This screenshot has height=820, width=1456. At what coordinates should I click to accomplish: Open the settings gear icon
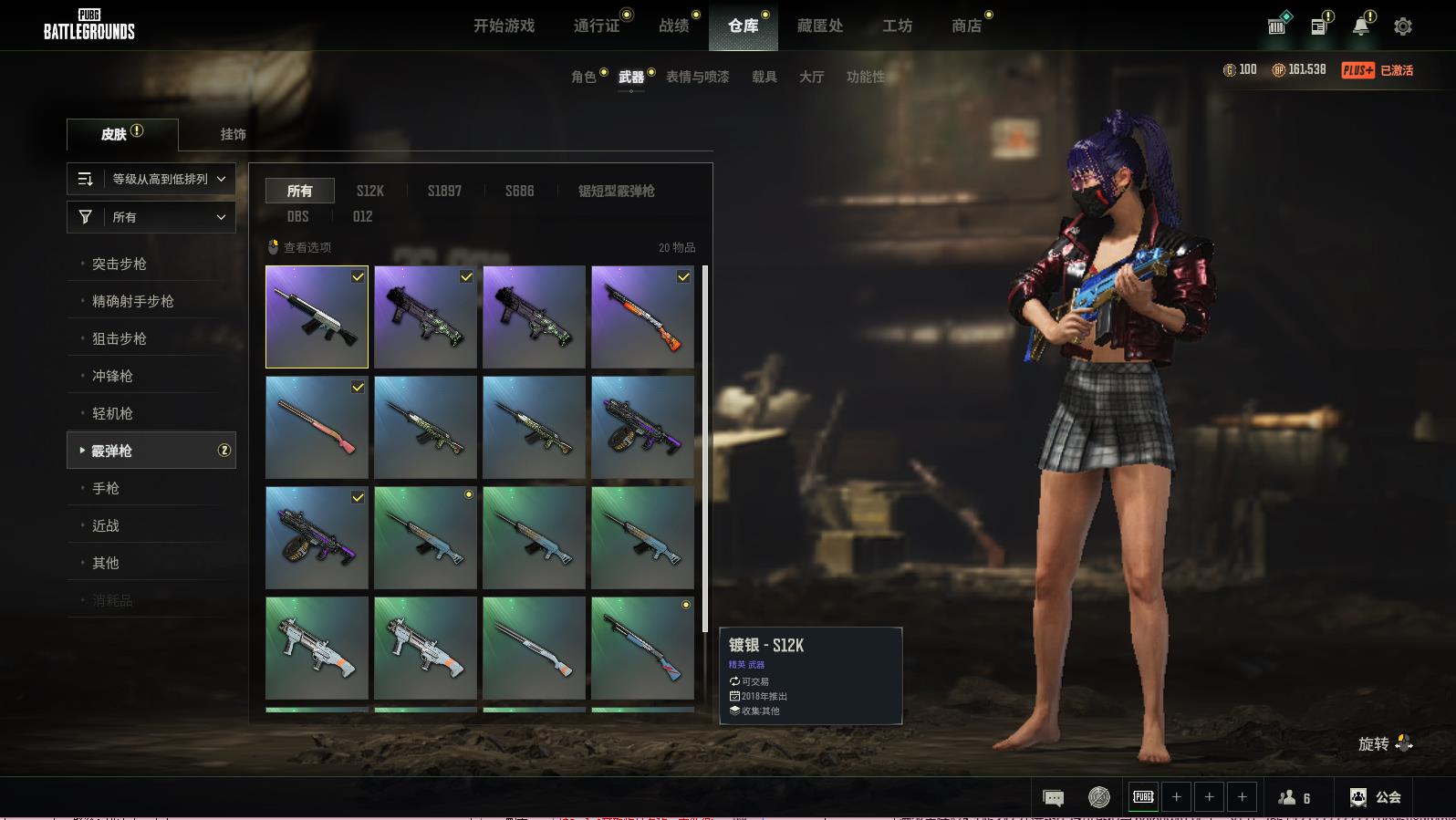point(1403,26)
